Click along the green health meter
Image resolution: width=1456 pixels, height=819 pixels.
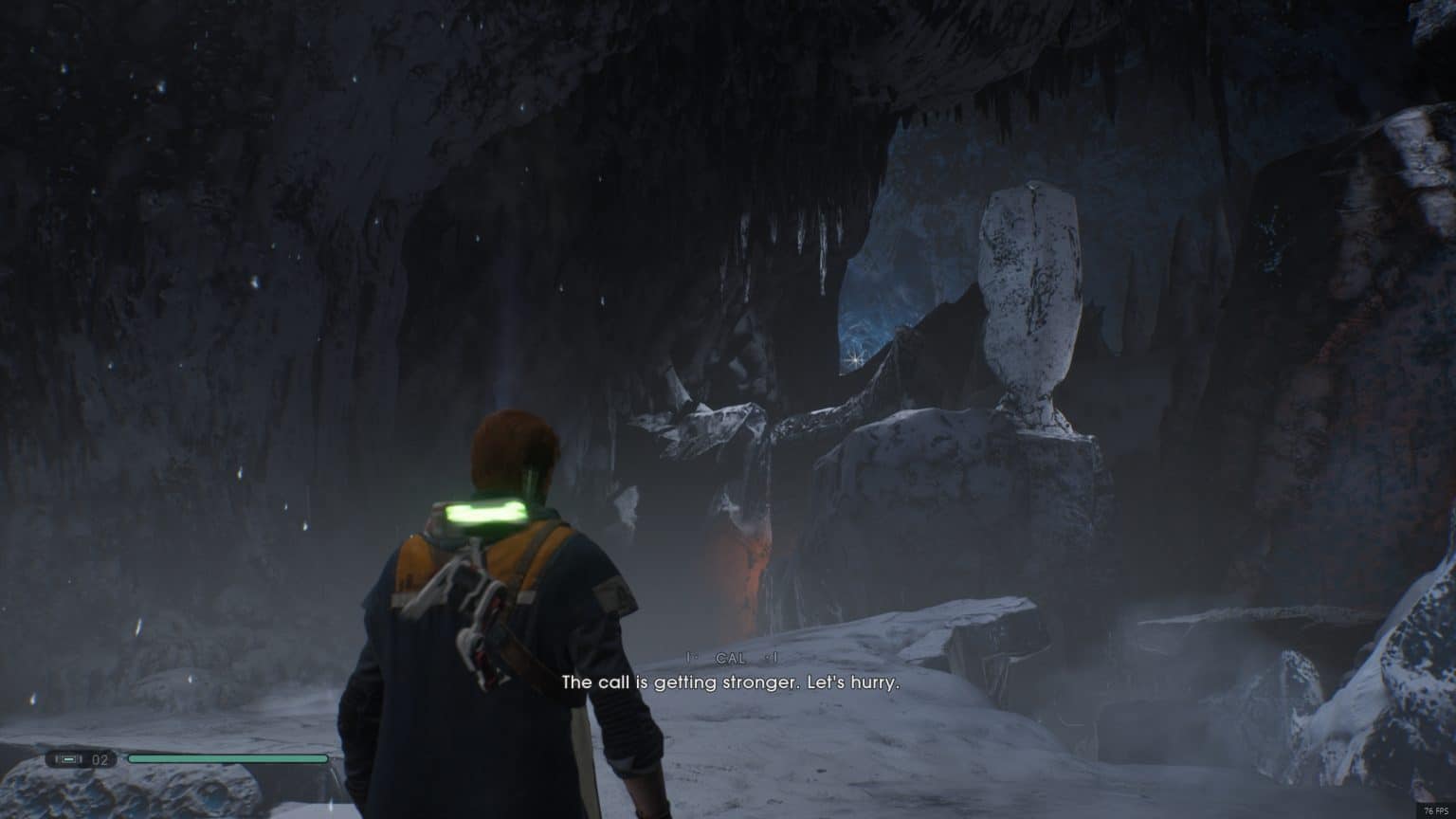click(227, 758)
